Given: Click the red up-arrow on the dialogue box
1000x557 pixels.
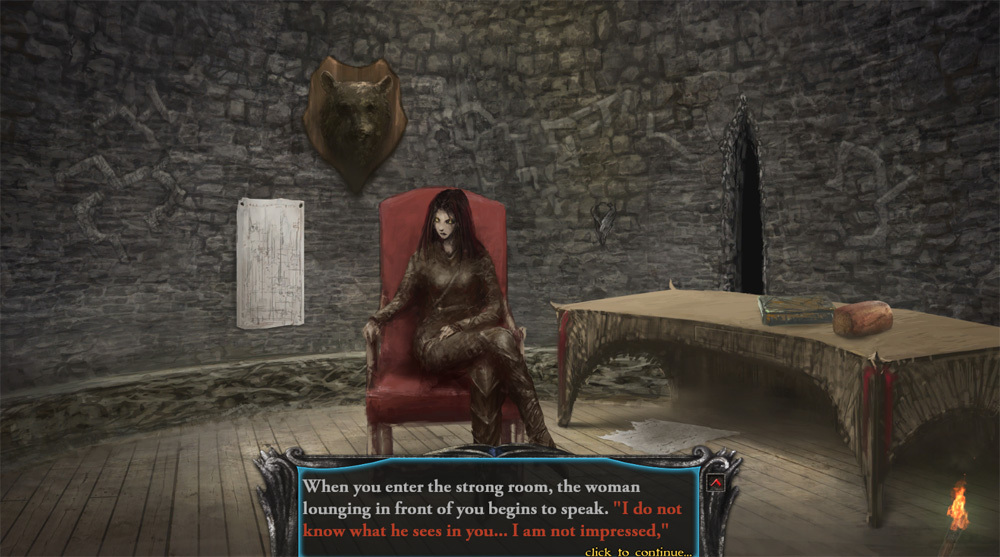Looking at the screenshot, I should click(x=715, y=484).
